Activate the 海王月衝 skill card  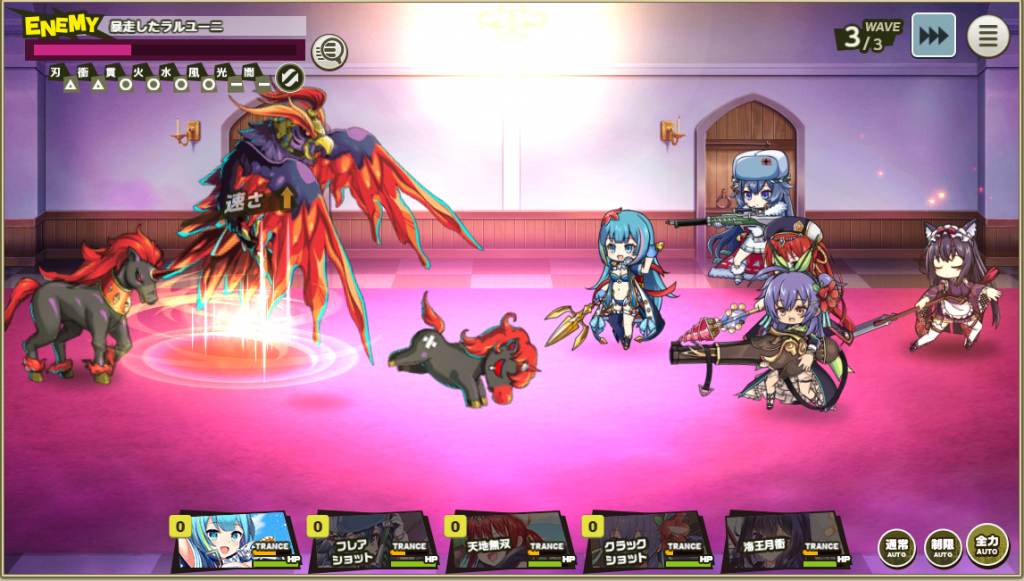click(x=787, y=542)
